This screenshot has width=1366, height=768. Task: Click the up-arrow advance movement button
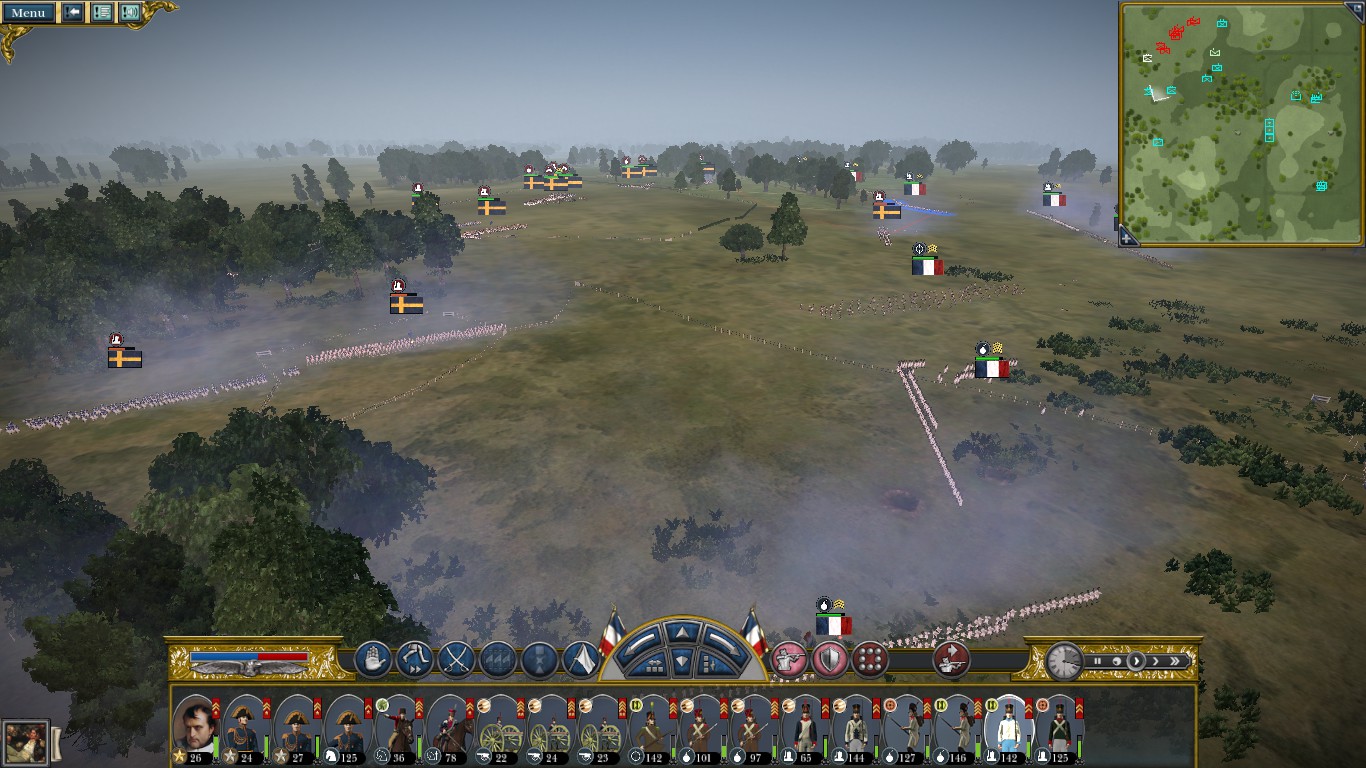(x=682, y=632)
